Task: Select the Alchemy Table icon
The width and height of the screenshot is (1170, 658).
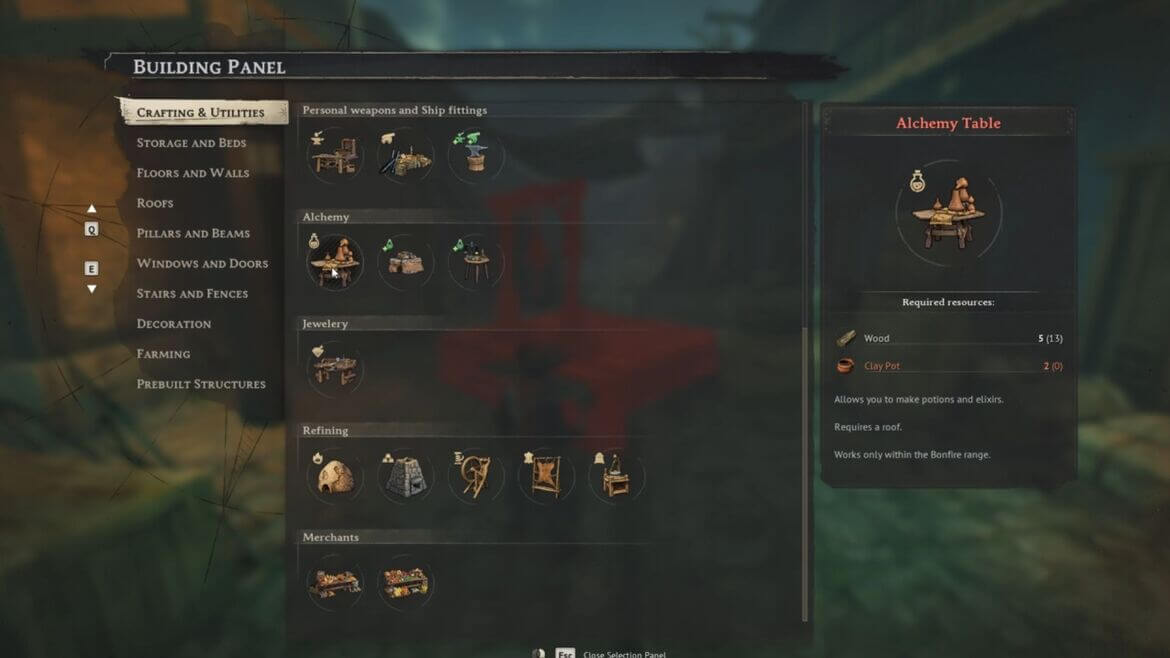Action: 334,262
